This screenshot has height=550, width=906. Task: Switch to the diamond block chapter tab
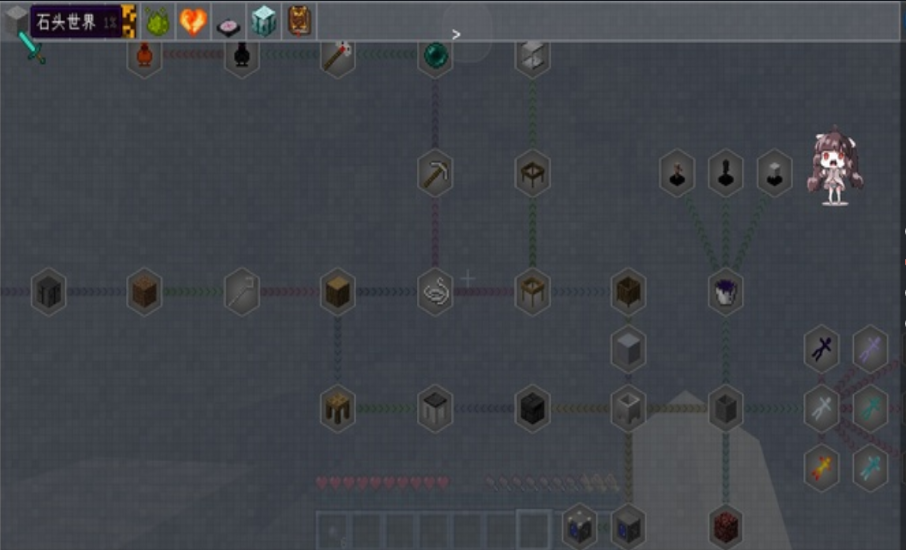pyautogui.click(x=264, y=21)
